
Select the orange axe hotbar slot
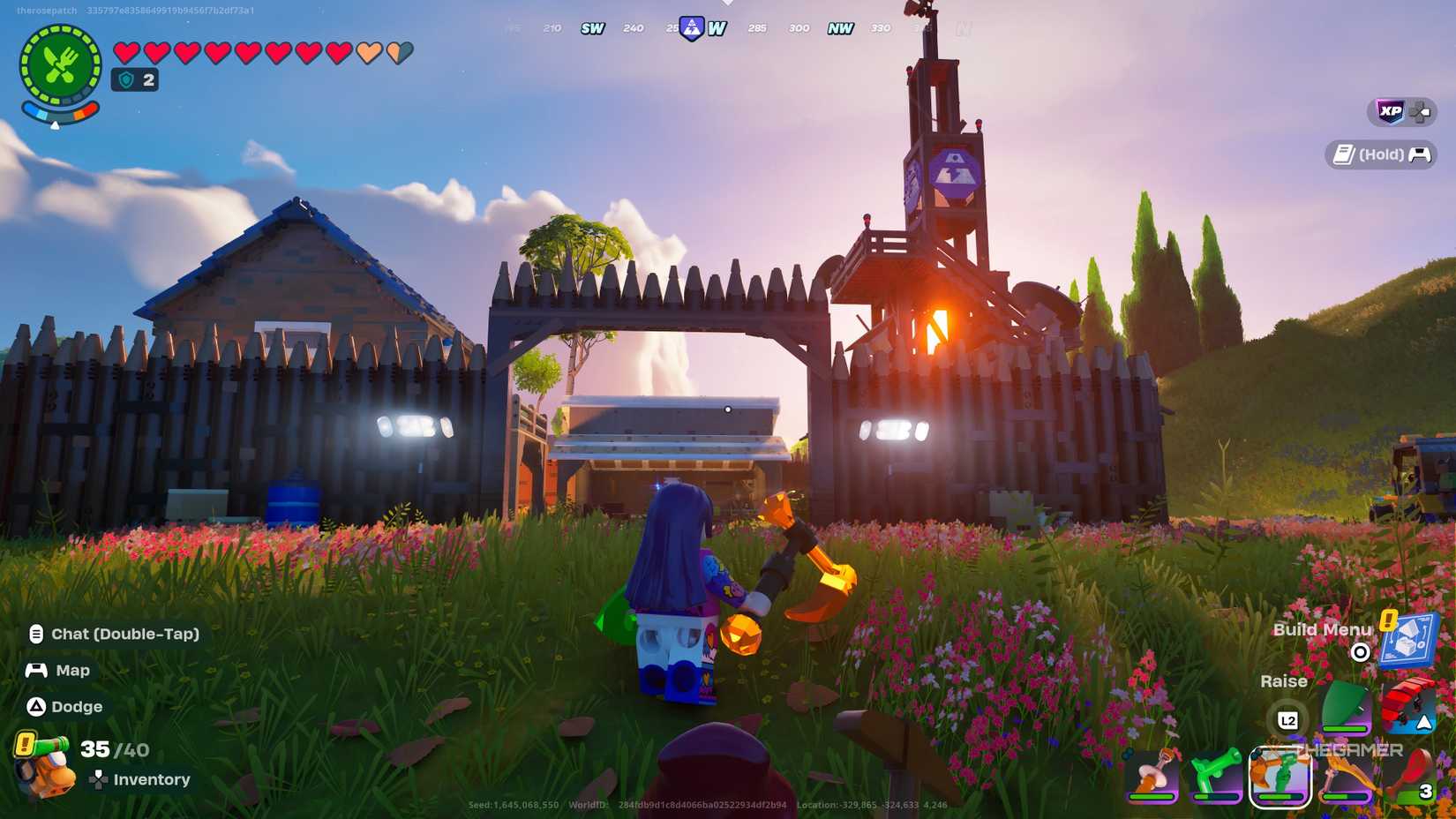[x=1344, y=775]
